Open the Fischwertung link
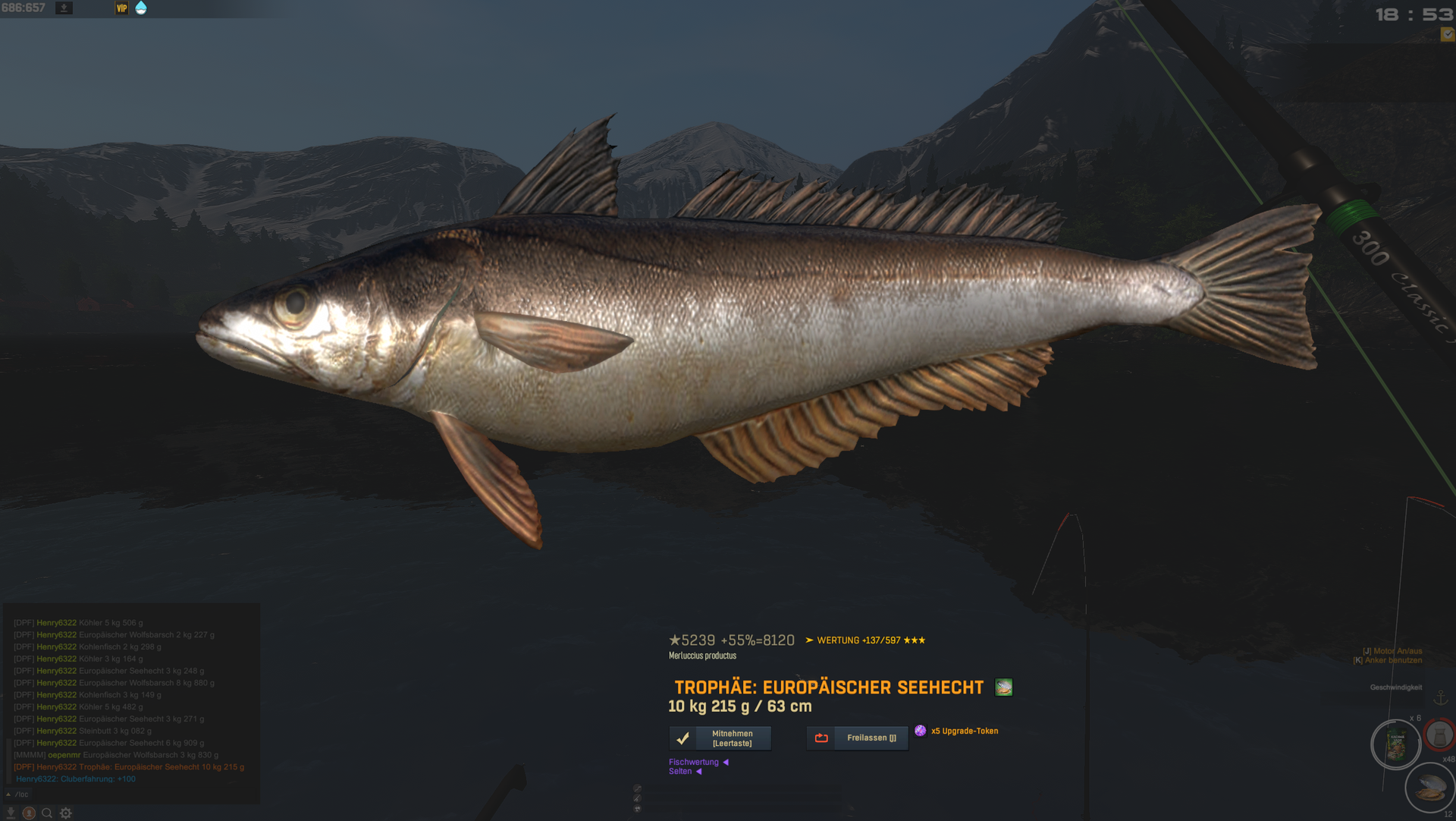This screenshot has height=821, width=1456. click(693, 762)
